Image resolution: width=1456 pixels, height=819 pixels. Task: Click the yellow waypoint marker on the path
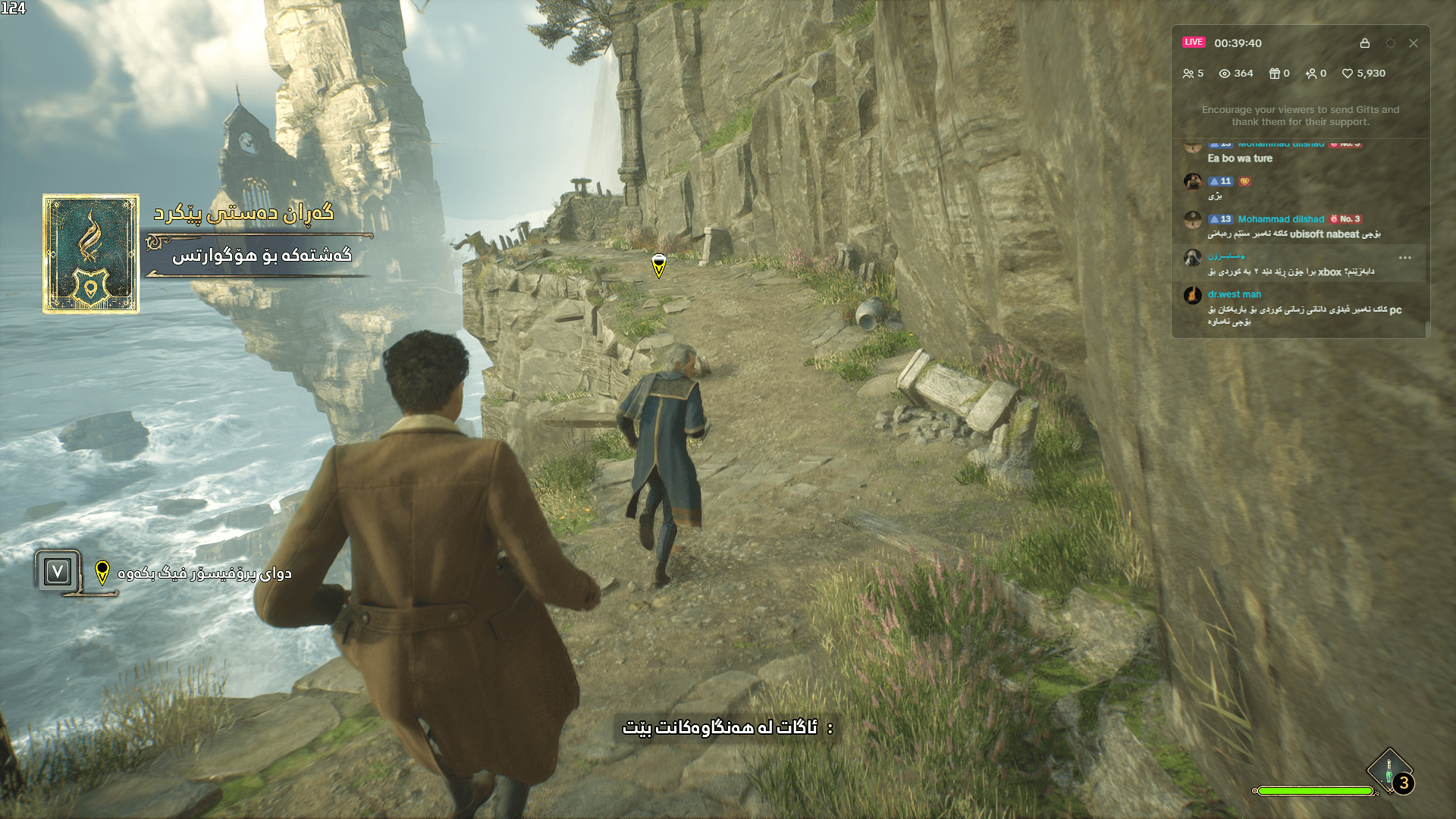(x=659, y=265)
